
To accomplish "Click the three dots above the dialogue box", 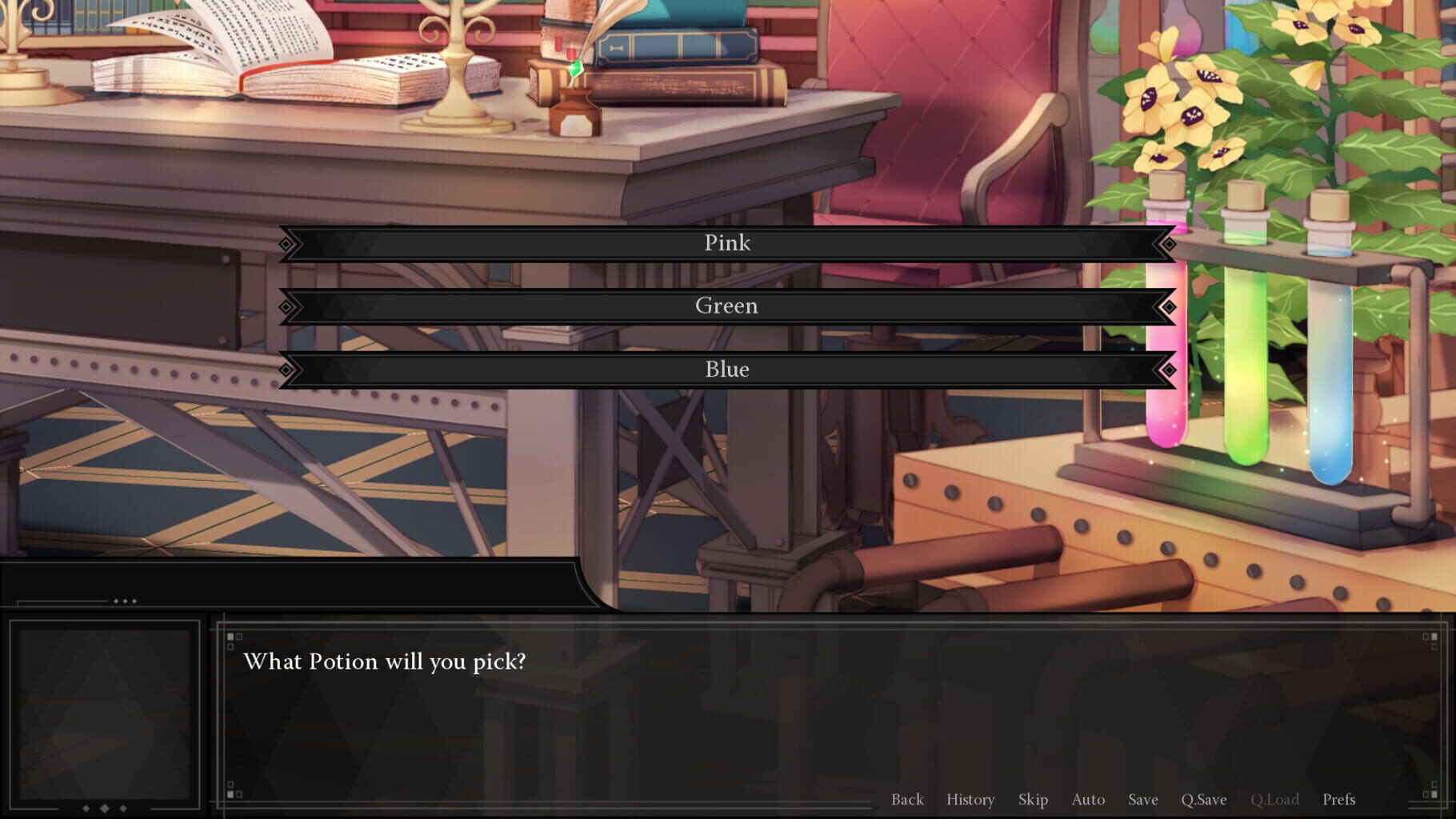I will [124, 599].
